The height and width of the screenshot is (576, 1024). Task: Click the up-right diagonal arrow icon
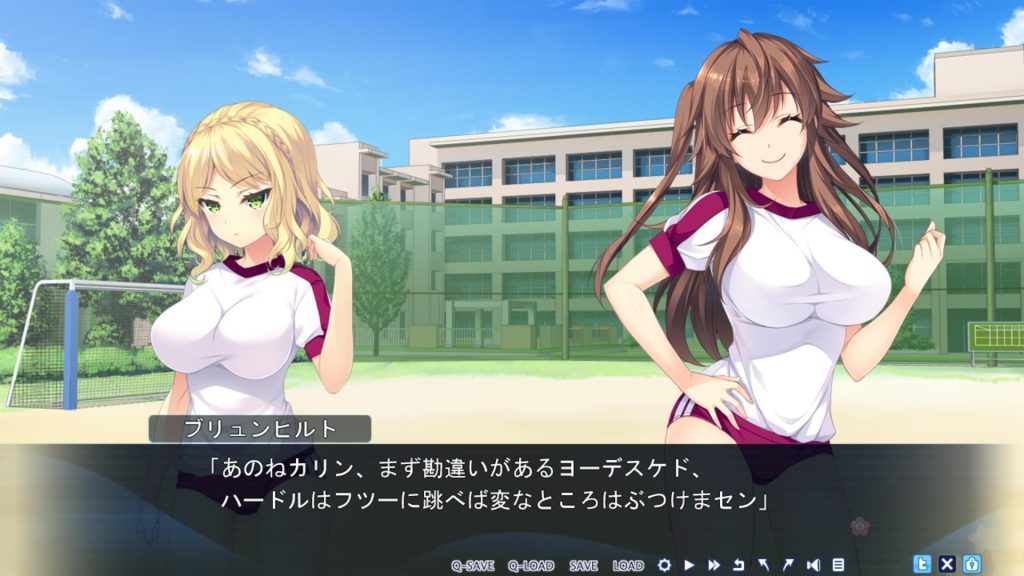click(x=789, y=565)
